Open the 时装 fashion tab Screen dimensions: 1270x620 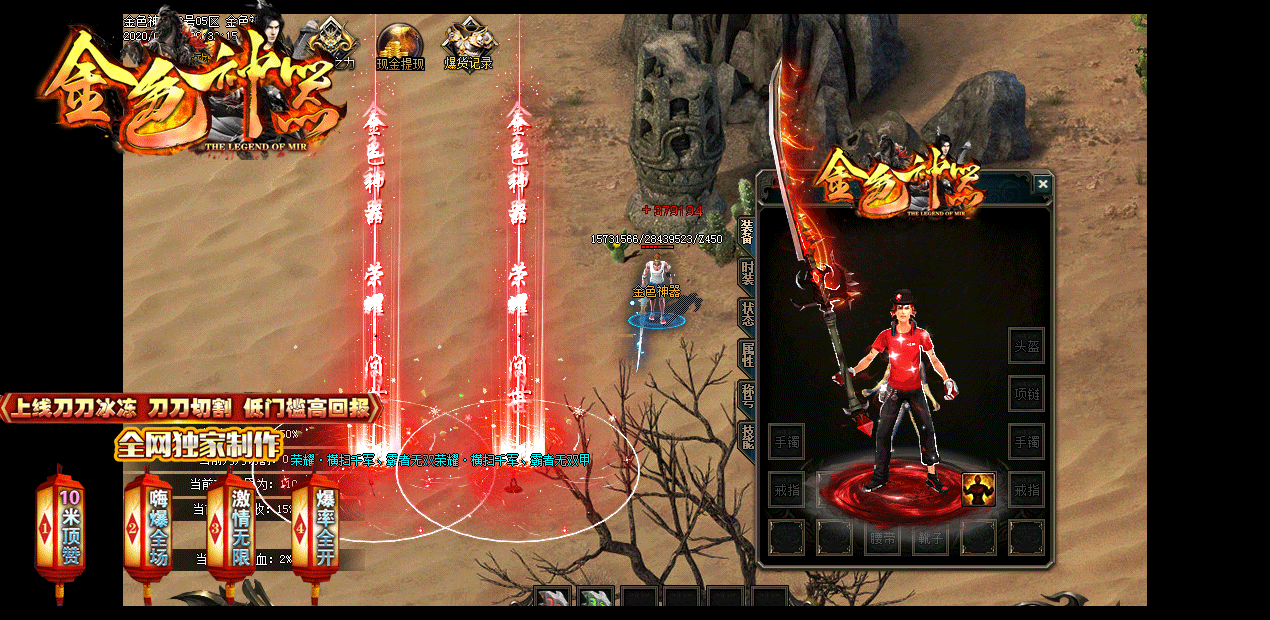coord(746,272)
